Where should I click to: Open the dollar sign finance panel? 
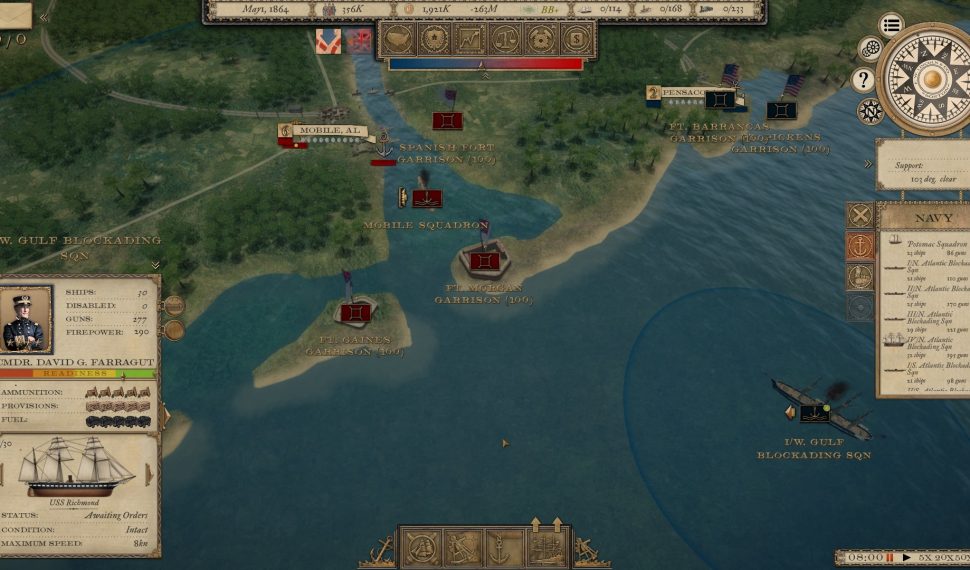point(575,39)
